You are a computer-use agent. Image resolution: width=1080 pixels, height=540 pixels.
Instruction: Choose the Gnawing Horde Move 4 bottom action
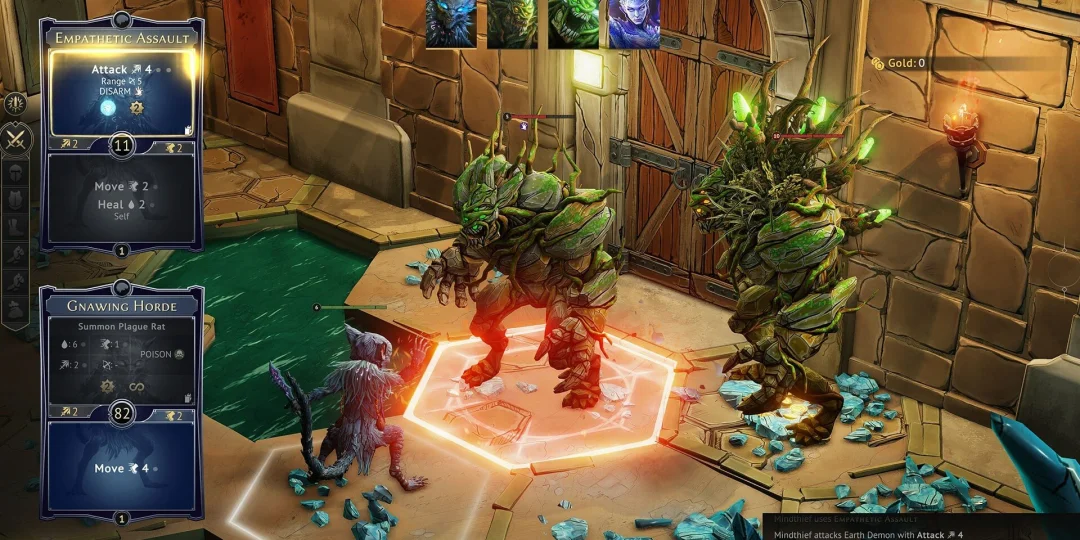[121, 467]
